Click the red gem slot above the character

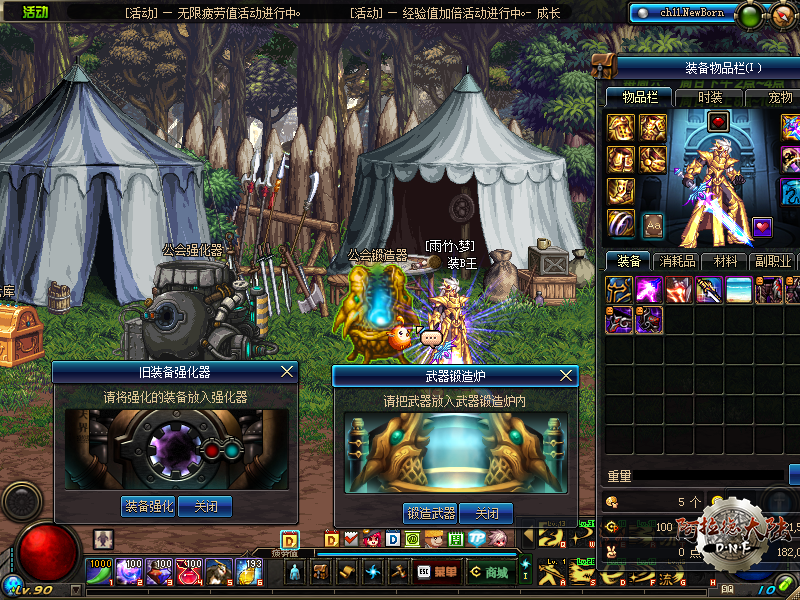coord(717,121)
